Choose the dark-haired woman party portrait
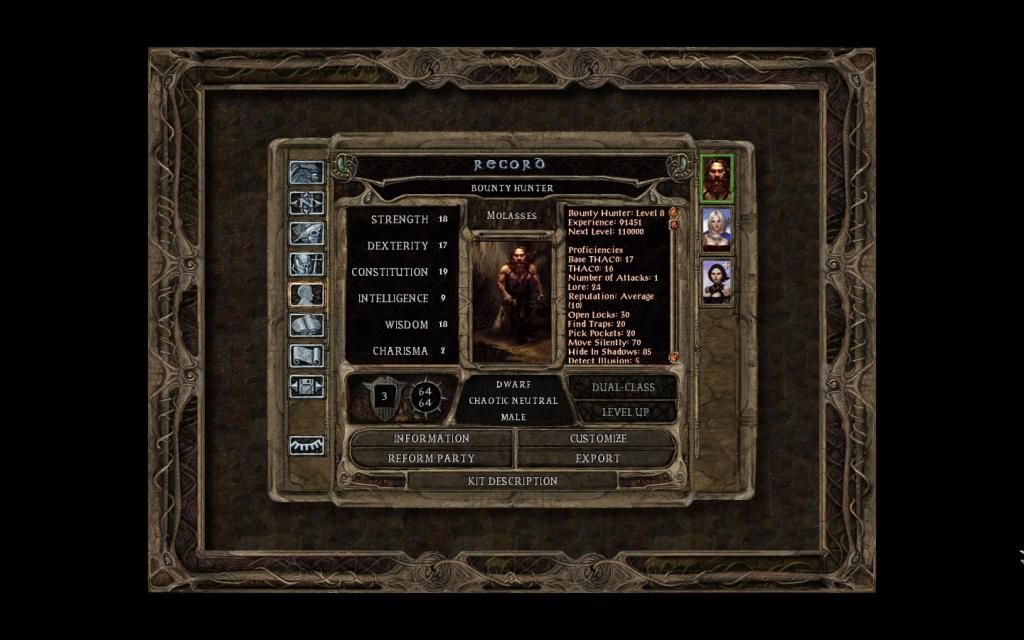Viewport: 1024px width, 640px height. pyautogui.click(x=716, y=280)
